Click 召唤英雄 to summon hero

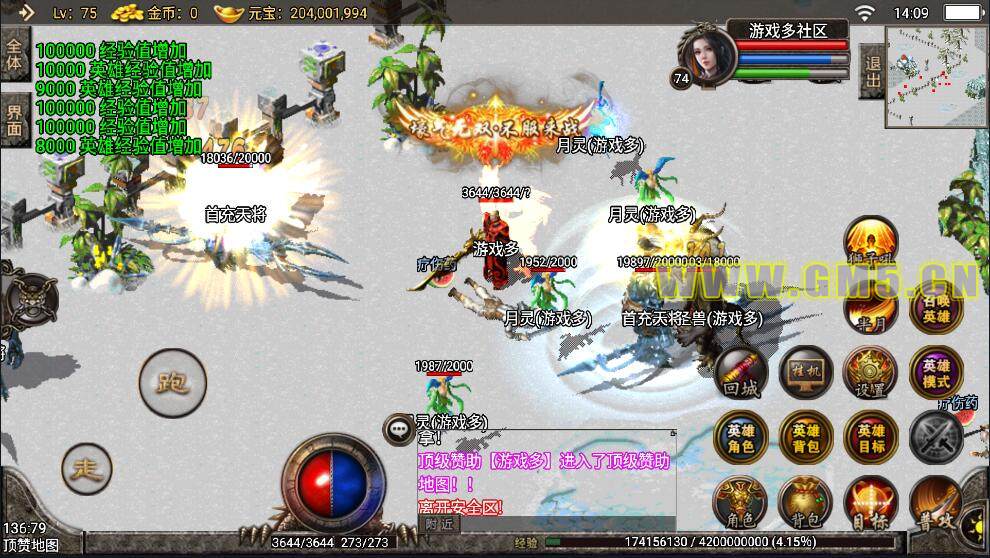[x=936, y=307]
